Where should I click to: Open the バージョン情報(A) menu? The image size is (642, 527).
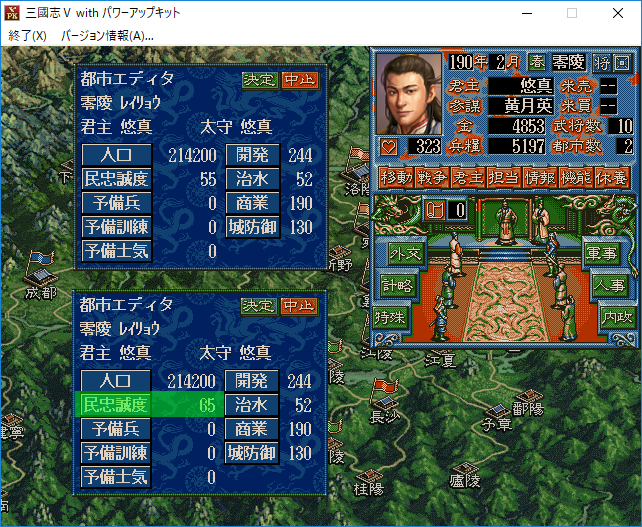point(107,35)
